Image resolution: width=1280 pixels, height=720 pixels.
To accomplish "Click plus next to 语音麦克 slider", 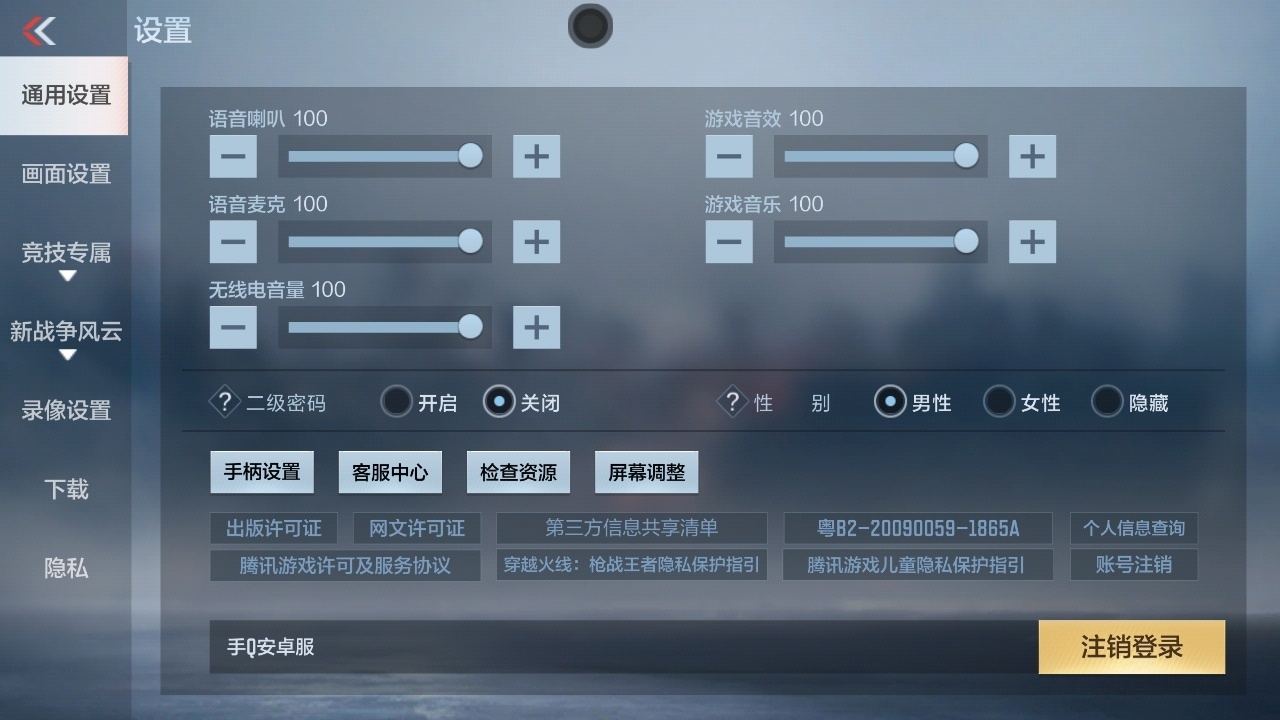I will [x=536, y=241].
